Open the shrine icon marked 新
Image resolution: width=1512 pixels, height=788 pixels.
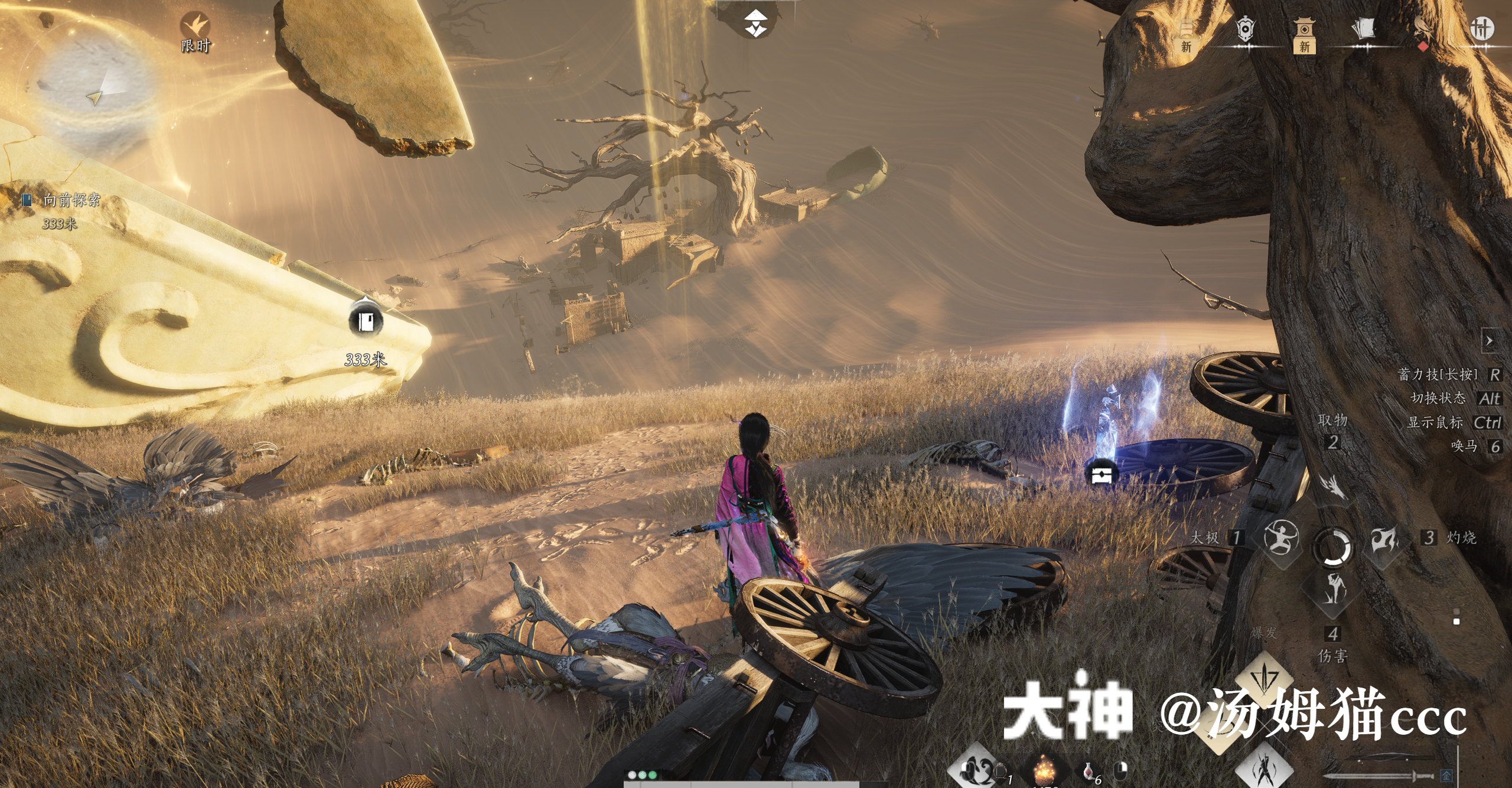[x=1304, y=32]
